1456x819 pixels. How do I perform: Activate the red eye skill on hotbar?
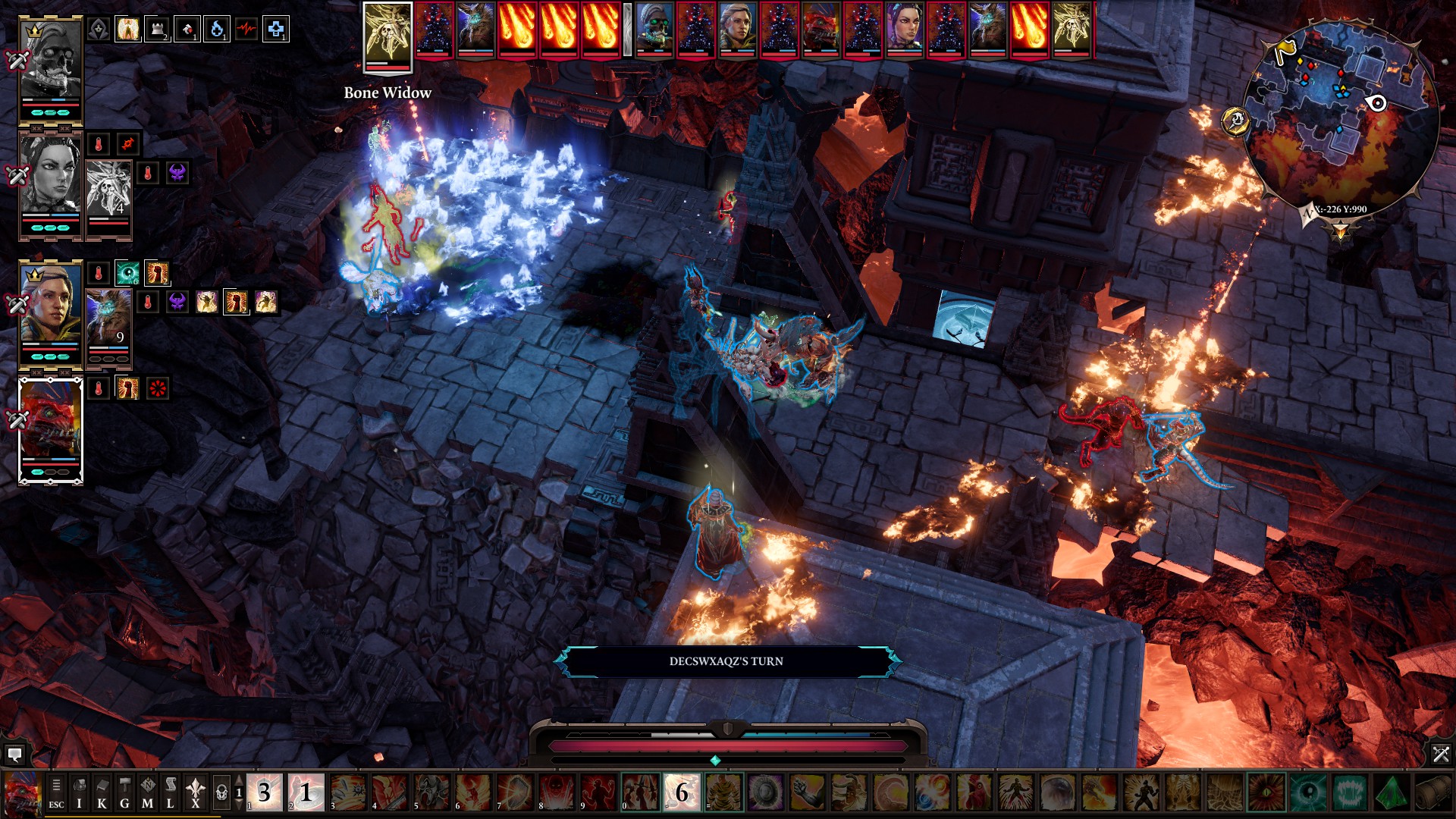[1266, 793]
